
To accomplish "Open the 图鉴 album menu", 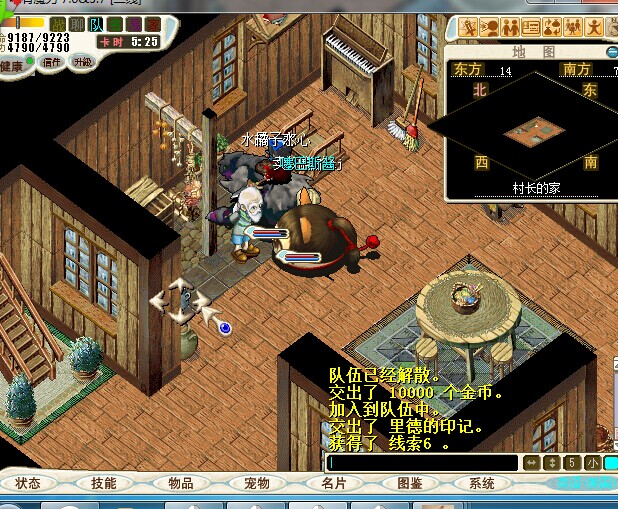I will pos(409,483).
